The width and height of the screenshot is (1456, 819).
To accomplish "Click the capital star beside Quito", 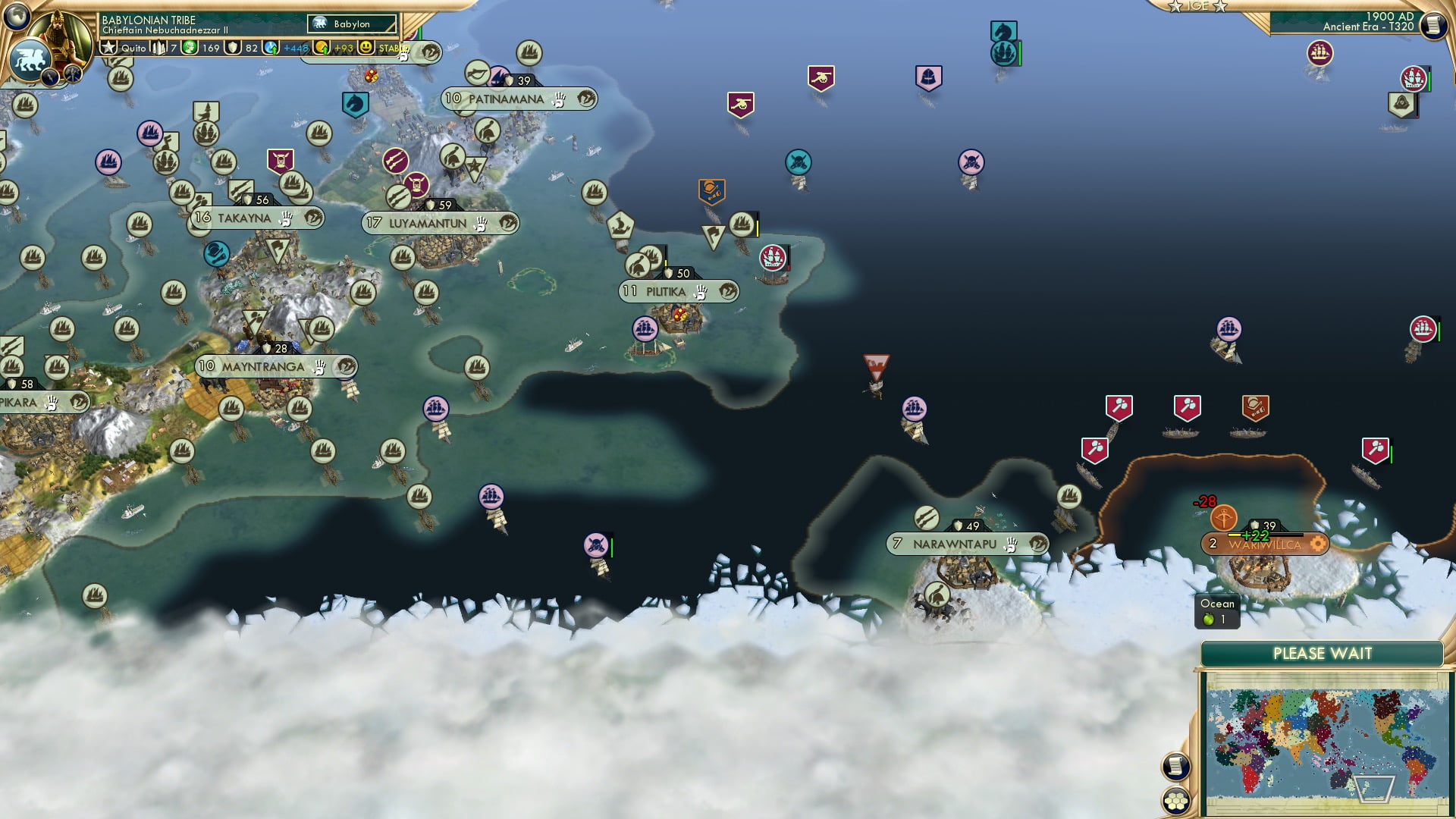I will pos(109,48).
